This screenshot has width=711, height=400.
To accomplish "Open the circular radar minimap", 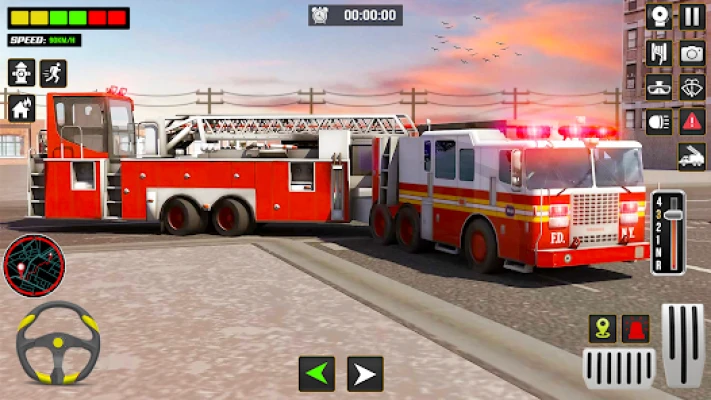I will click(x=35, y=265).
